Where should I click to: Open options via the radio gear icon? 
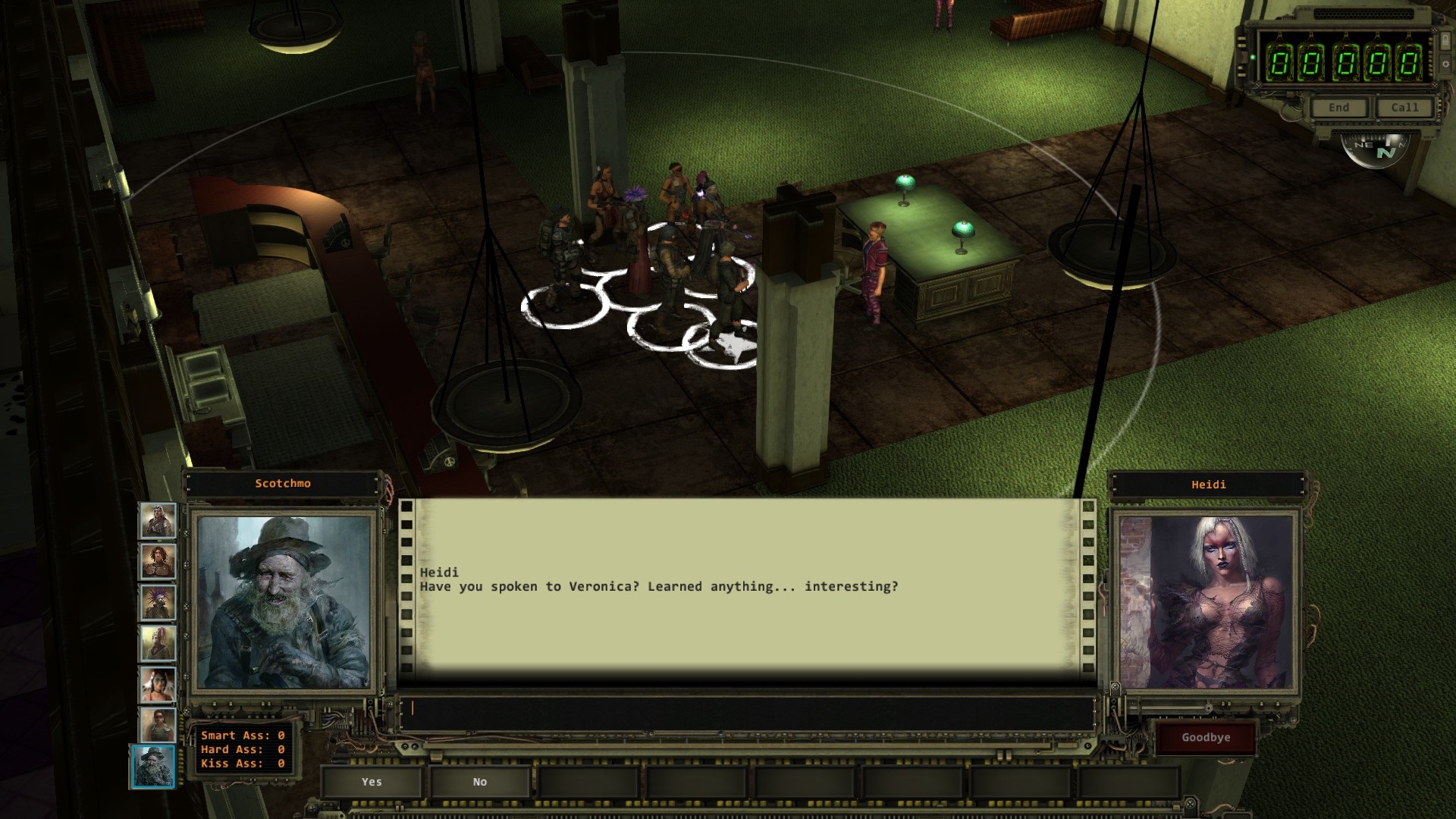click(1445, 64)
